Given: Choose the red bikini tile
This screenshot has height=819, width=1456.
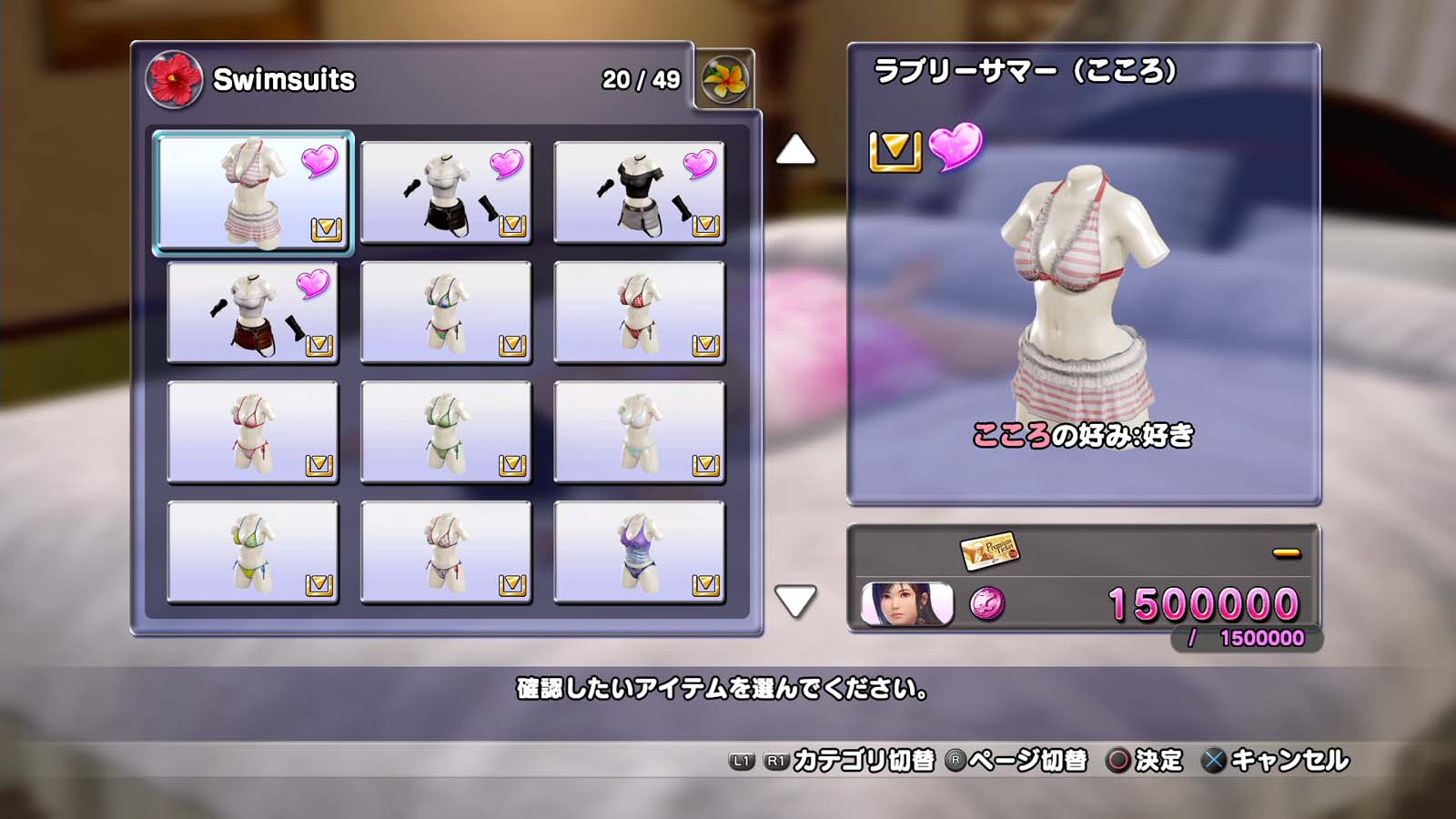Looking at the screenshot, I should [x=639, y=312].
